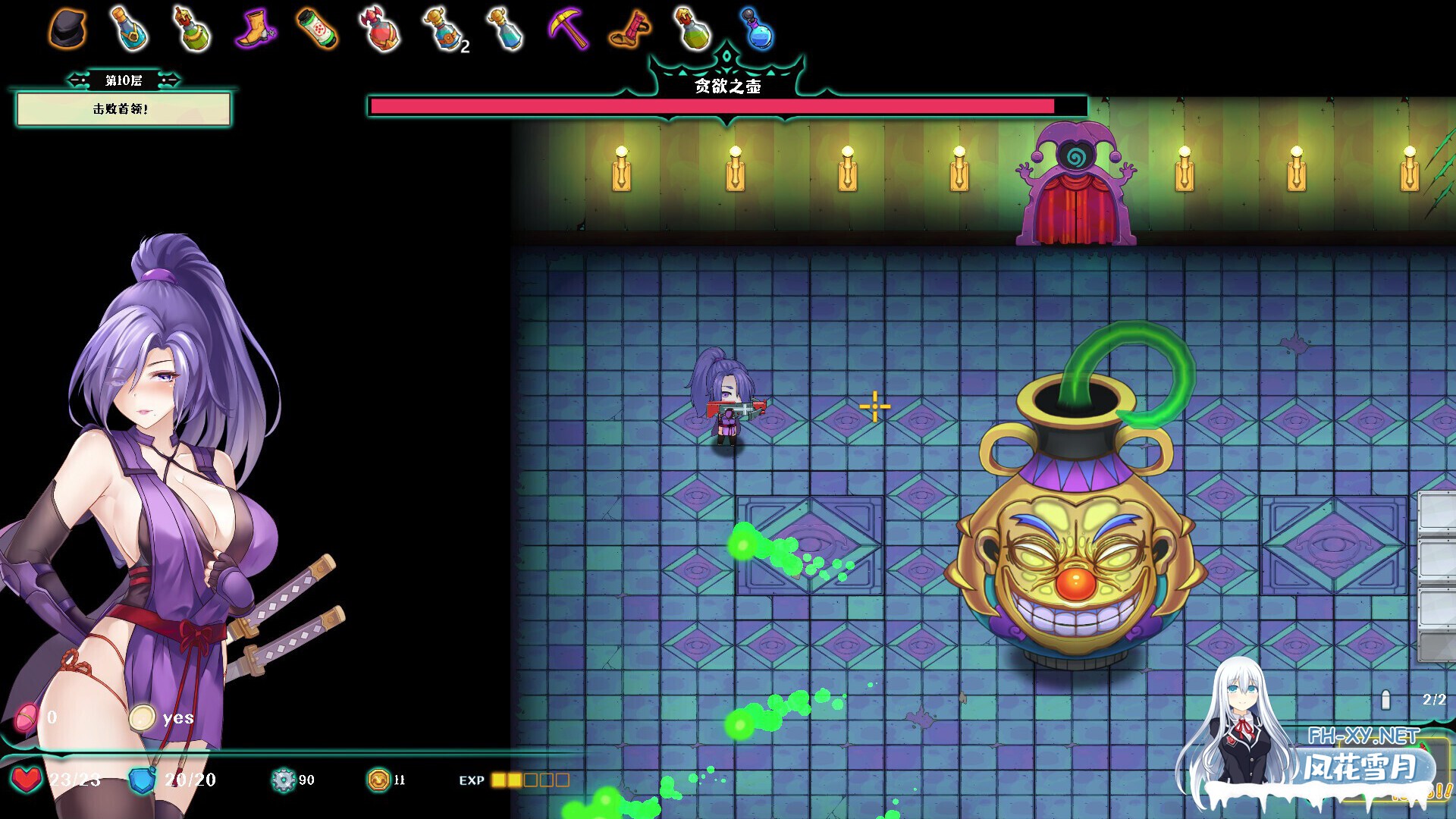
Task: Choose the round blue flask with black stopper
Action: [757, 30]
